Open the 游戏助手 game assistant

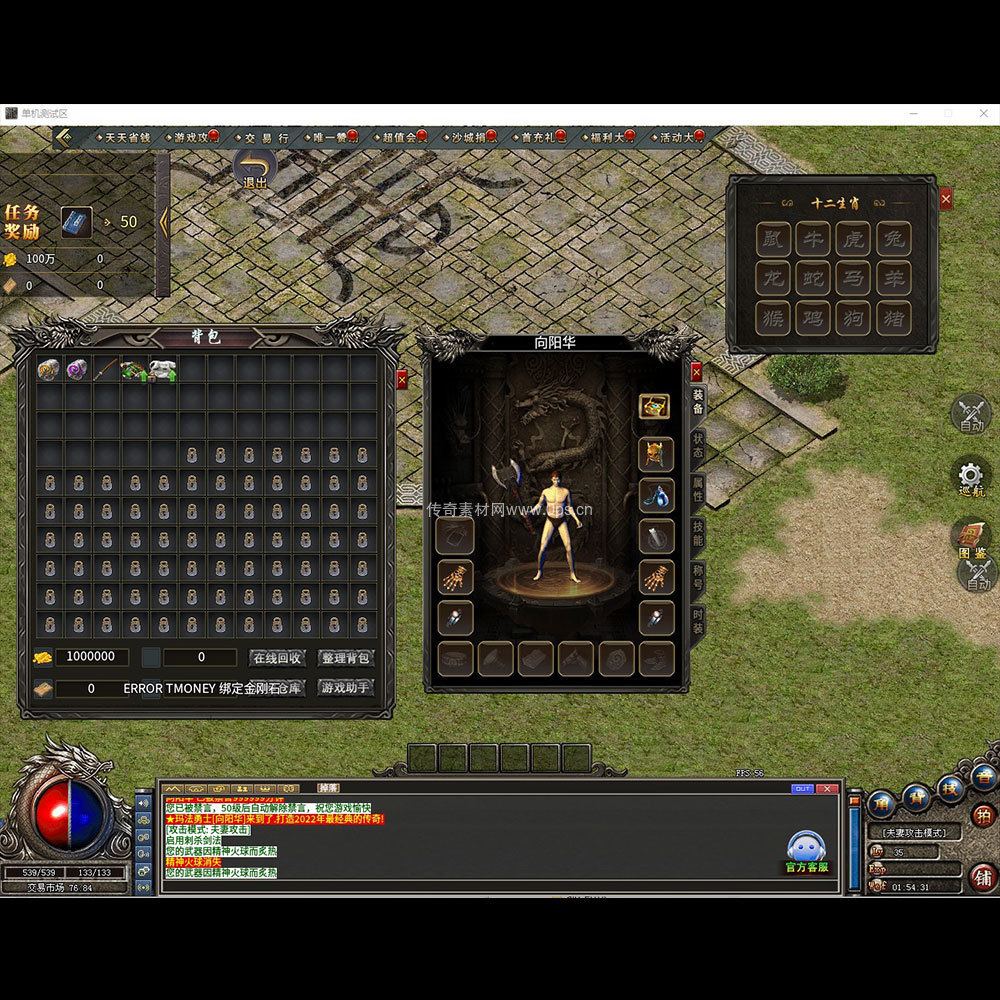tap(345, 688)
